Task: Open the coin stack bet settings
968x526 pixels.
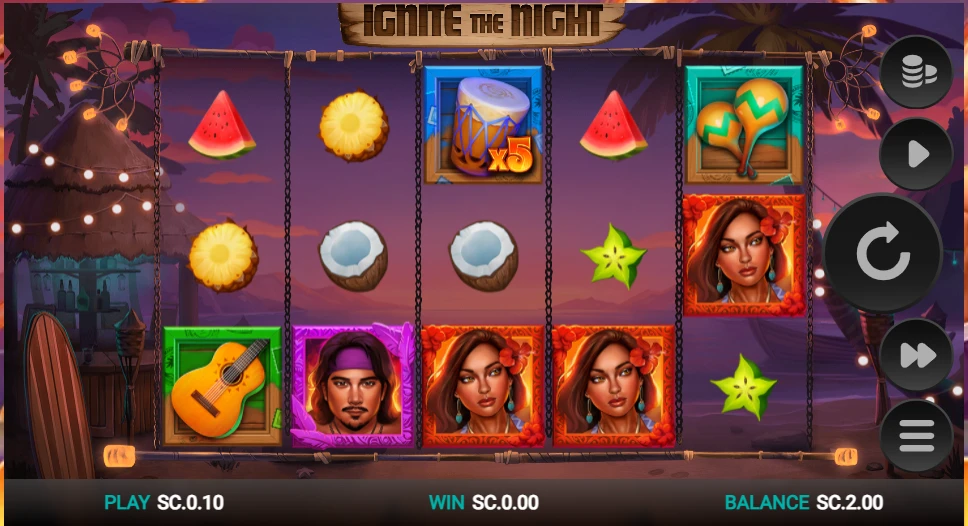Action: pyautogui.click(x=916, y=73)
